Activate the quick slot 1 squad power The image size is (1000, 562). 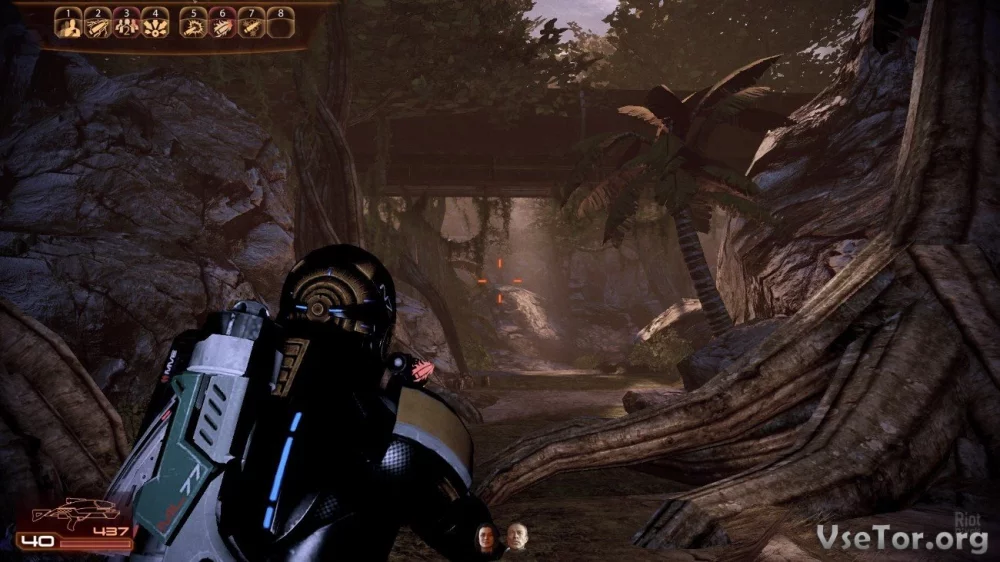[68, 25]
